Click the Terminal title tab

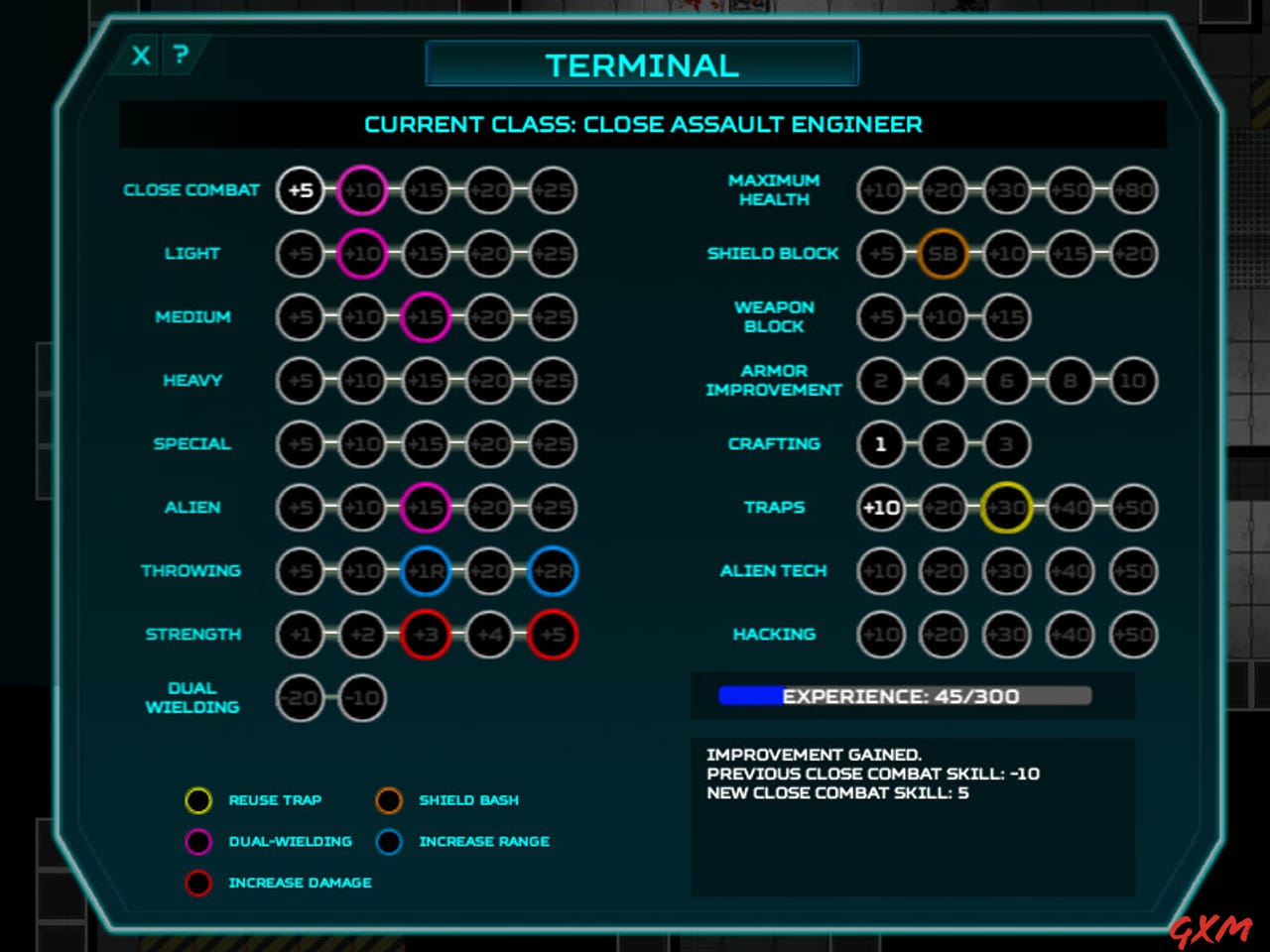[641, 63]
